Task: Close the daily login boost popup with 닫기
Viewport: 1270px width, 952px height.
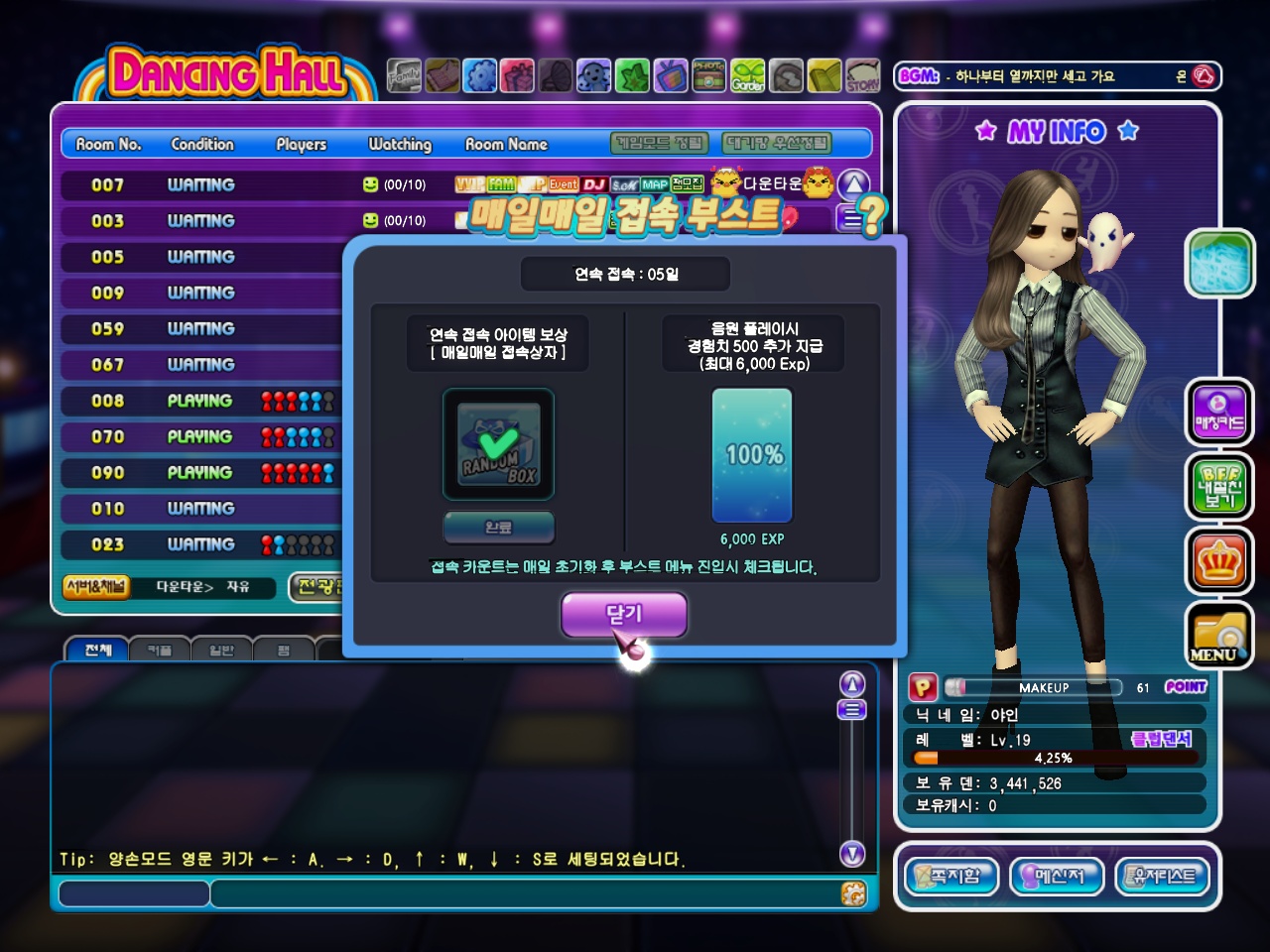Action: pos(624,615)
